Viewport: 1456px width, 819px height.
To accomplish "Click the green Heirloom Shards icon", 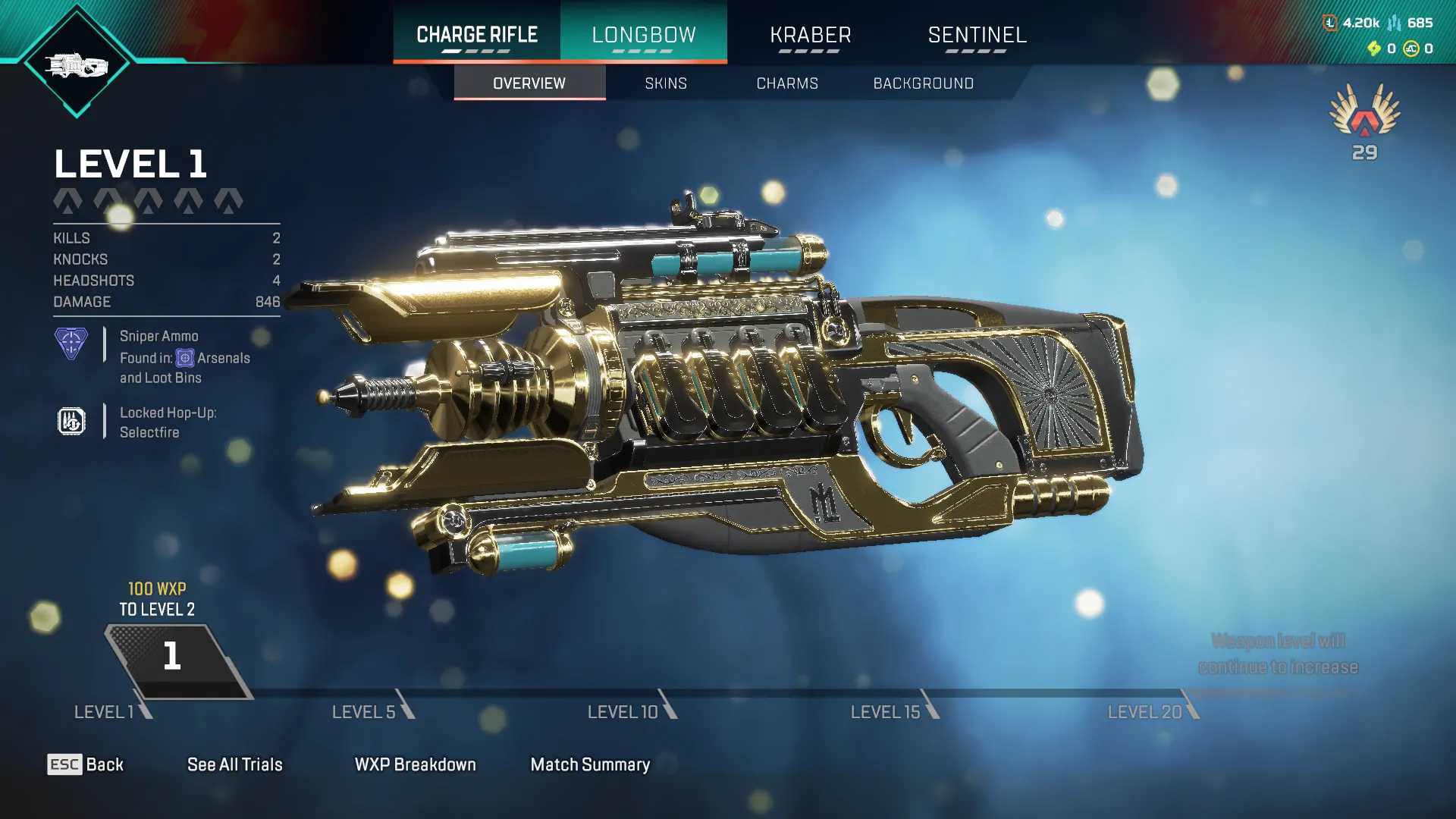I will (1375, 49).
